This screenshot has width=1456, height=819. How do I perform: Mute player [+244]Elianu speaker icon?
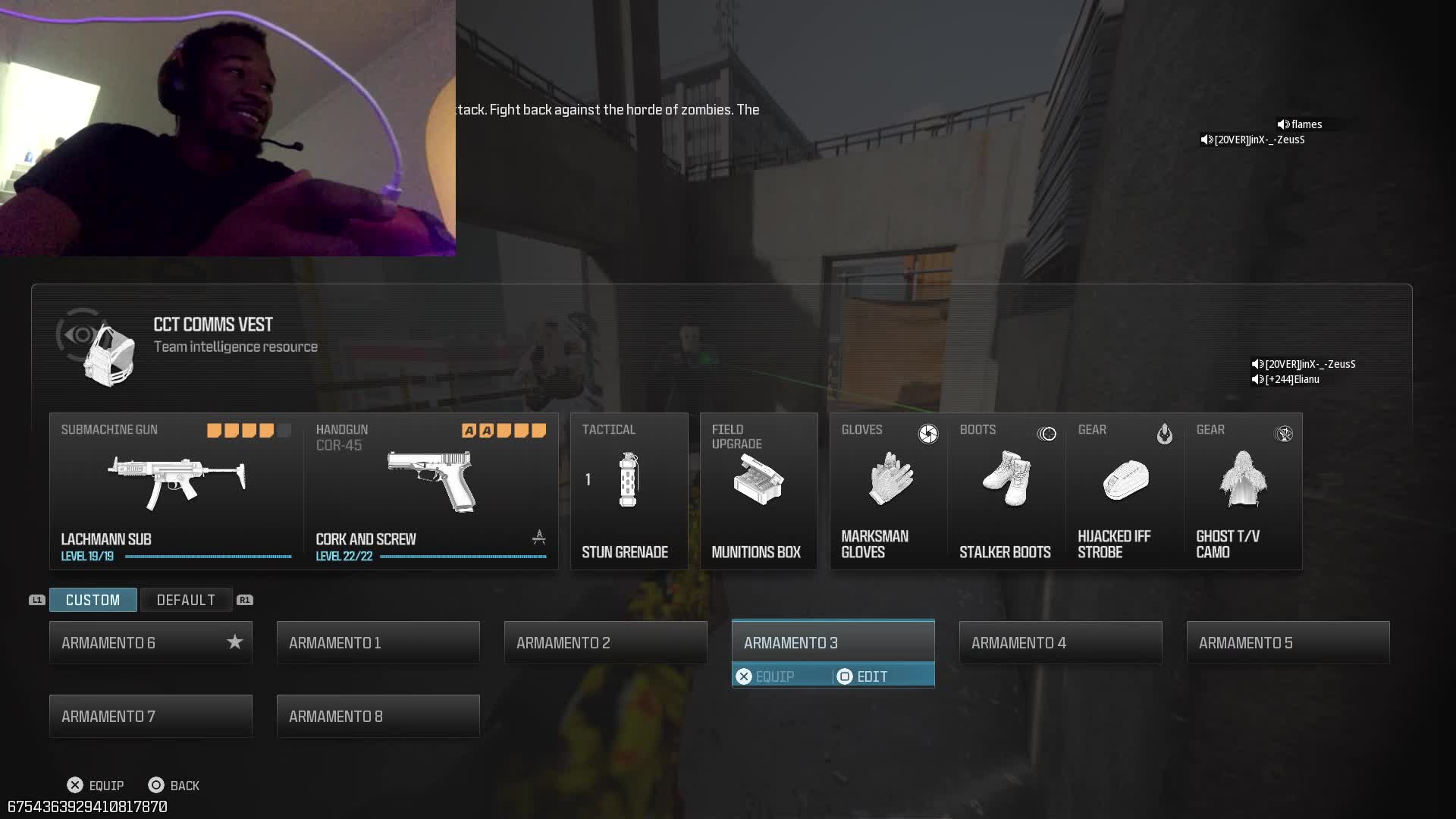click(x=1257, y=379)
